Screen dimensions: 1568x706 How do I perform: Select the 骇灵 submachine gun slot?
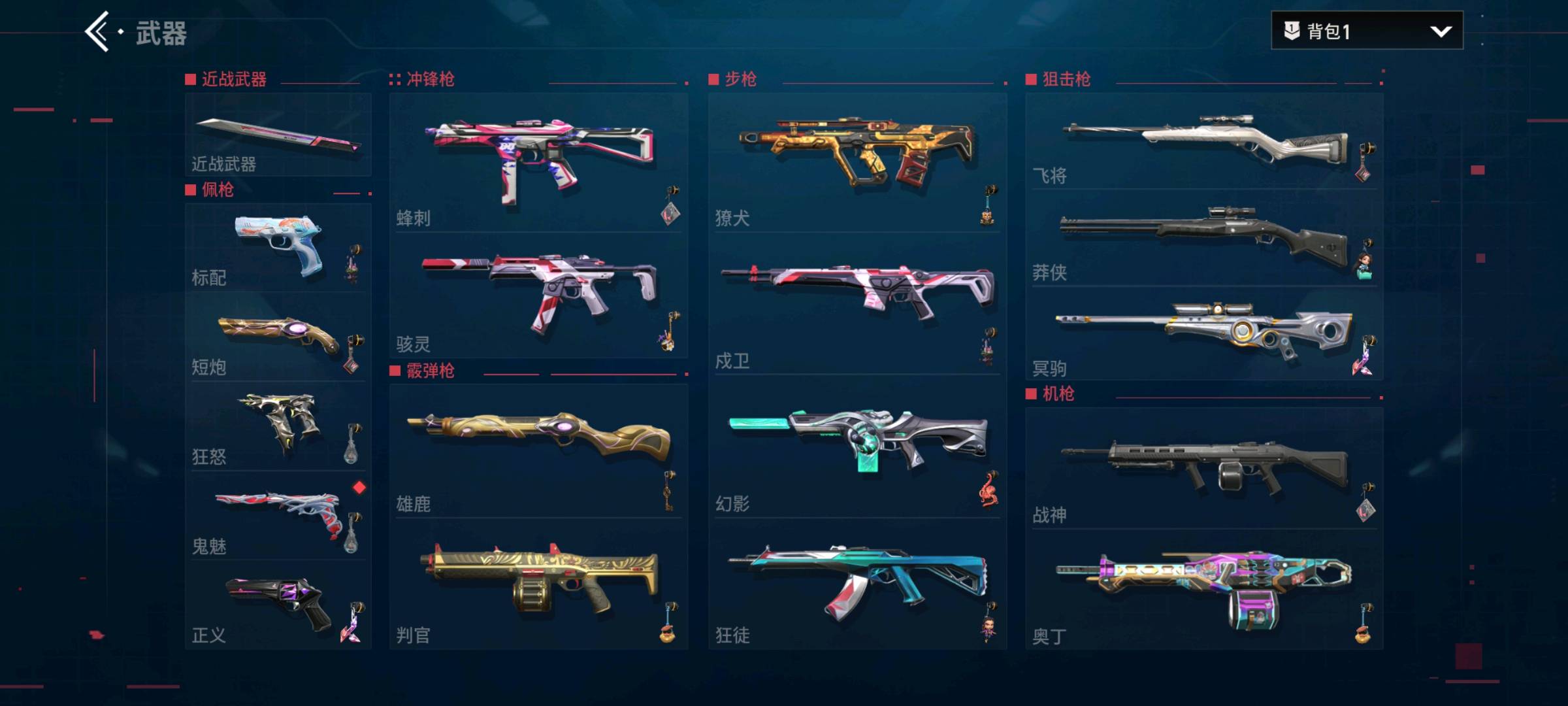pos(538,295)
